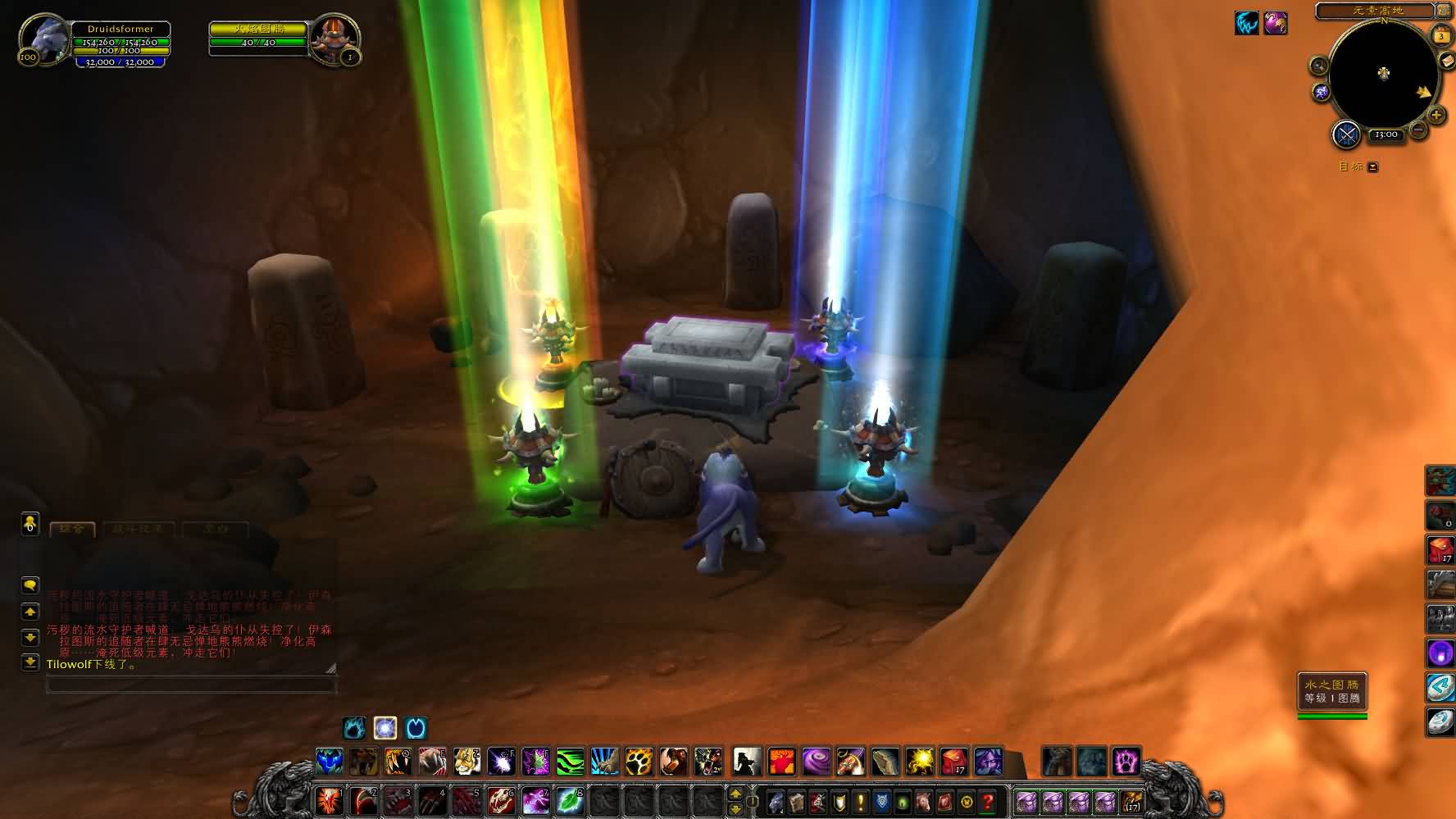Screen dimensions: 1456x819
Task: Activate the green tiger-stripes ability
Action: tap(570, 762)
